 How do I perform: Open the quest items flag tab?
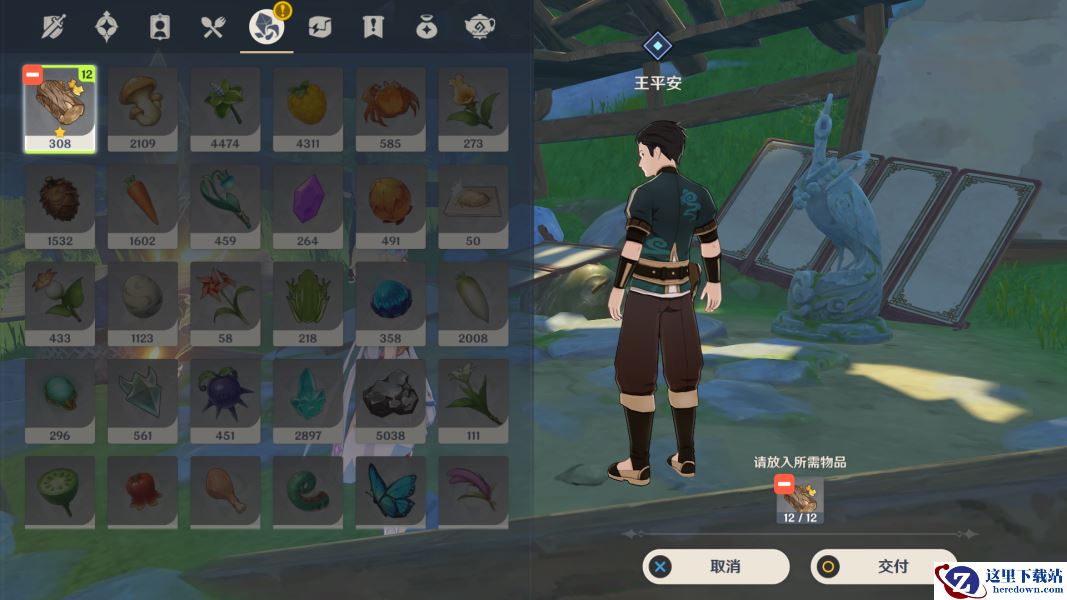(x=373, y=27)
